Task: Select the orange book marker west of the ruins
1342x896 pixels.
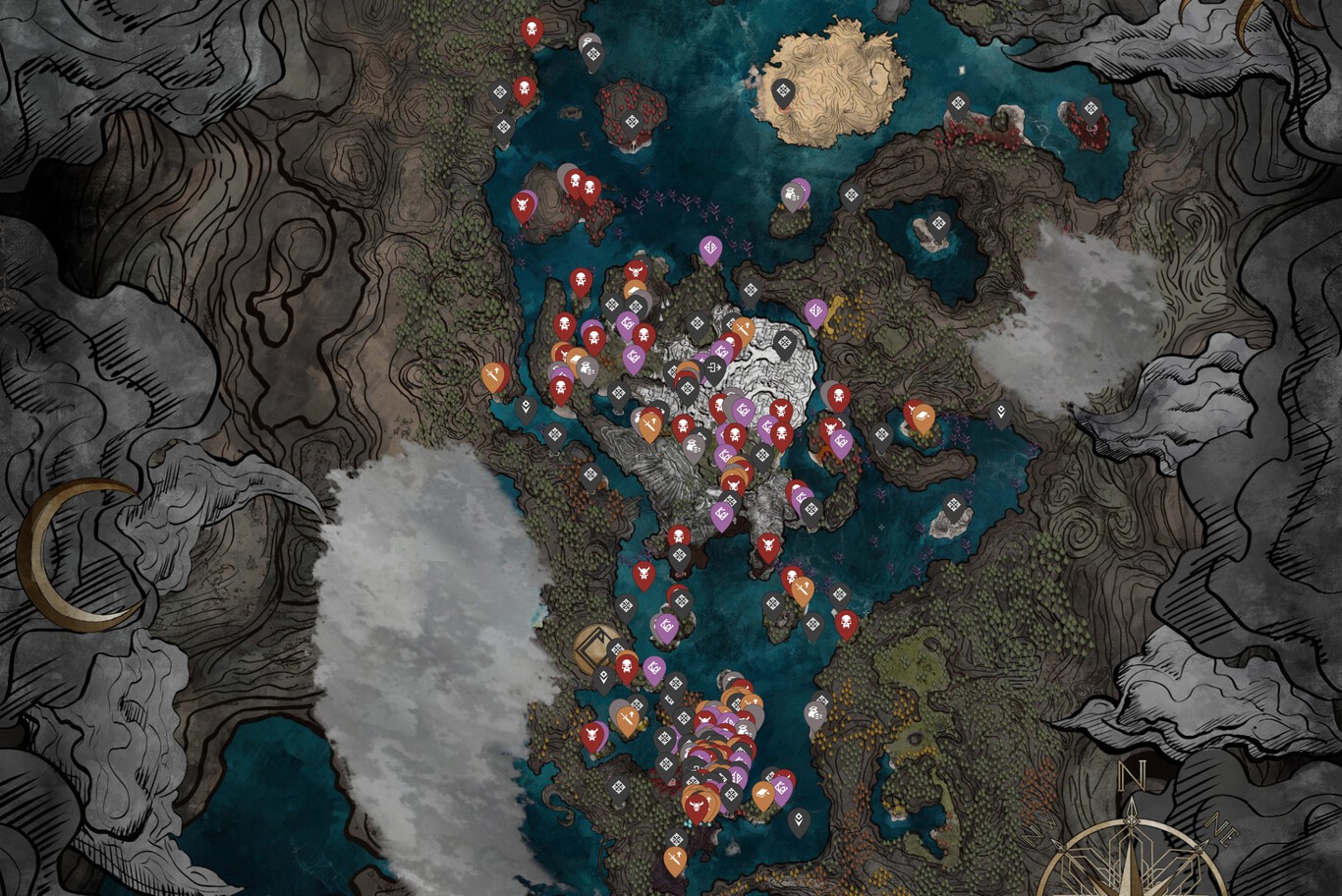Action: (x=574, y=358)
